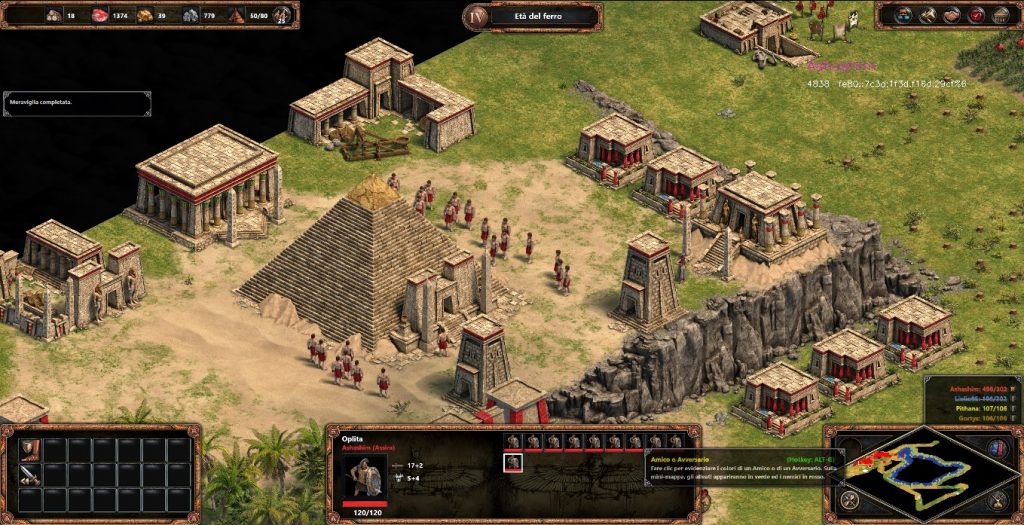This screenshot has height=525, width=1024.
Task: Click the Oplita unit portrait
Action: pos(365,478)
